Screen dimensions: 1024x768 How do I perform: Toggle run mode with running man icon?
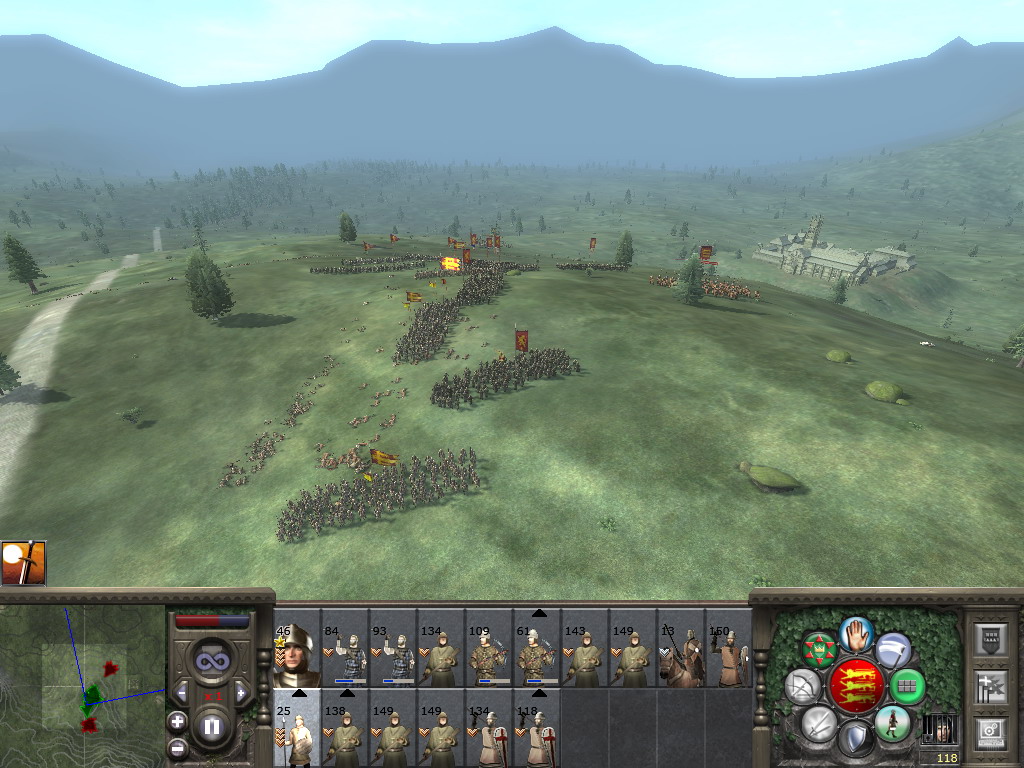(x=891, y=723)
